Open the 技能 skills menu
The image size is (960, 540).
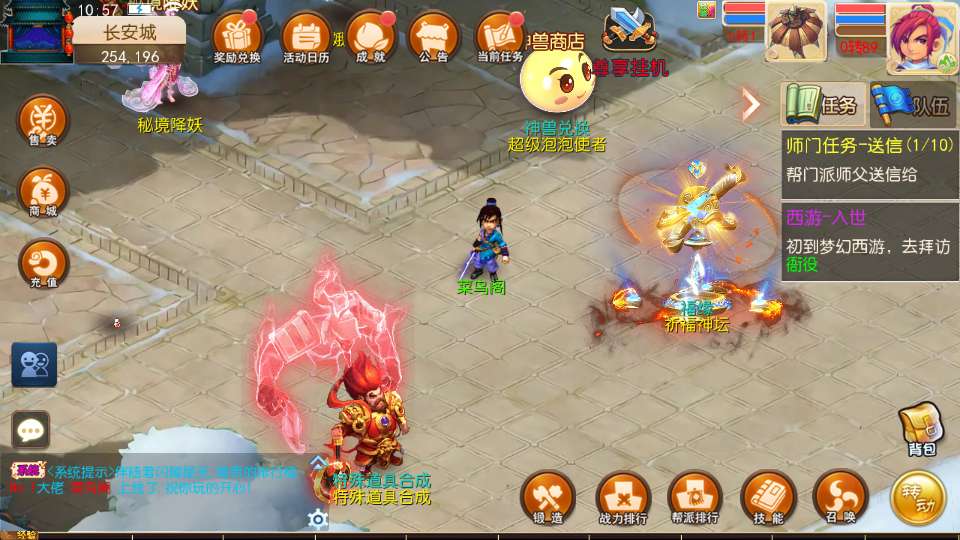[x=769, y=497]
